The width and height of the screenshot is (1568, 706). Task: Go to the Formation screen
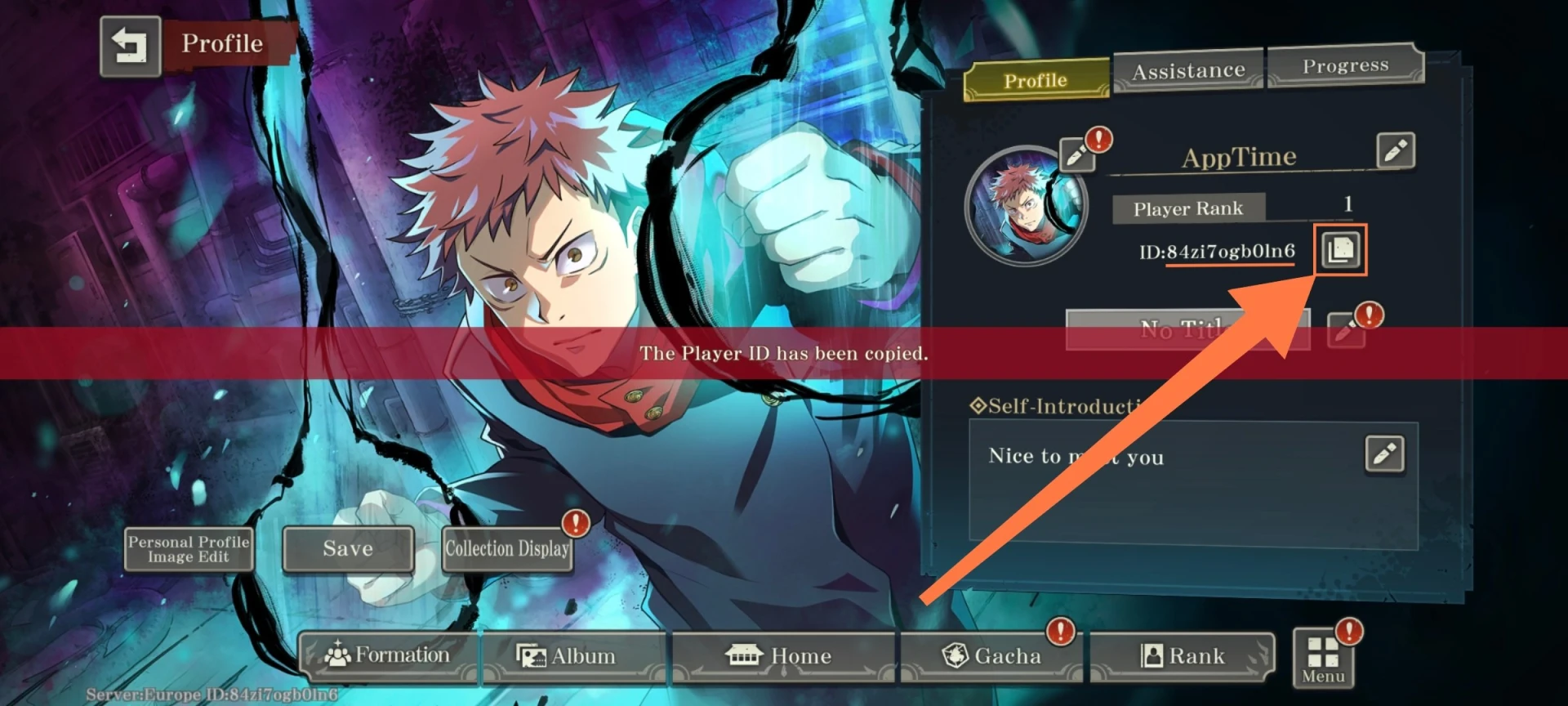388,655
